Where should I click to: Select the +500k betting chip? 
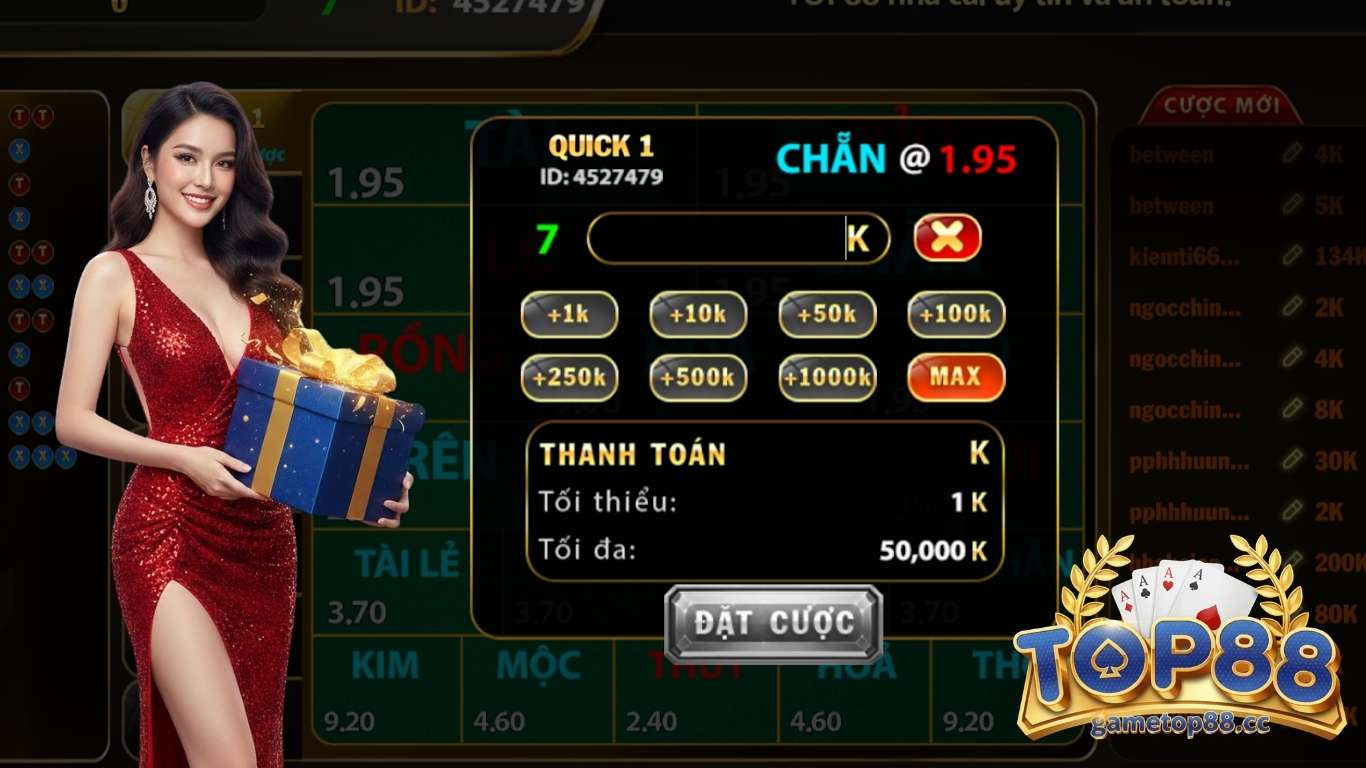[697, 378]
